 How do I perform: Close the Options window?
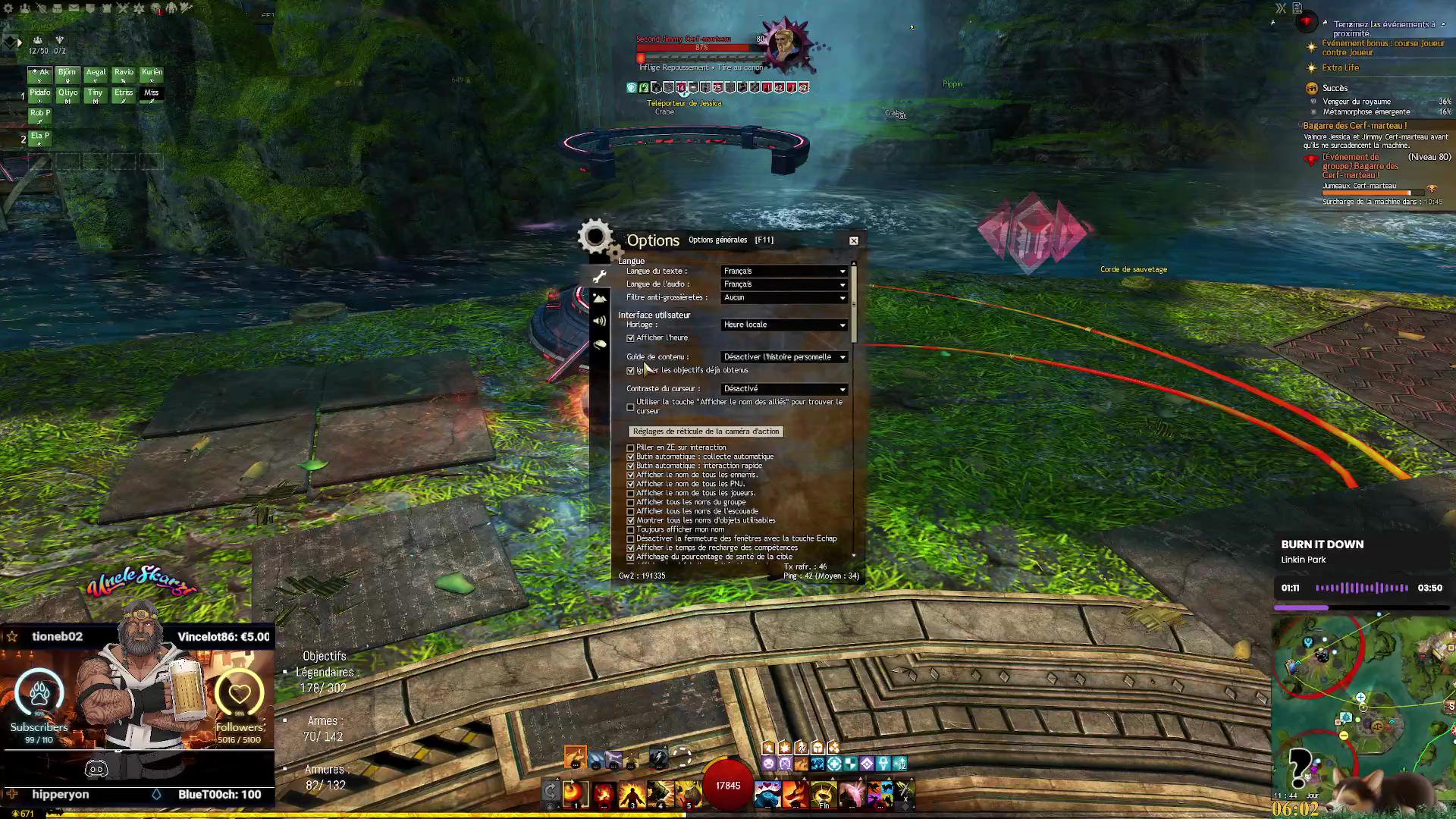pyautogui.click(x=854, y=240)
